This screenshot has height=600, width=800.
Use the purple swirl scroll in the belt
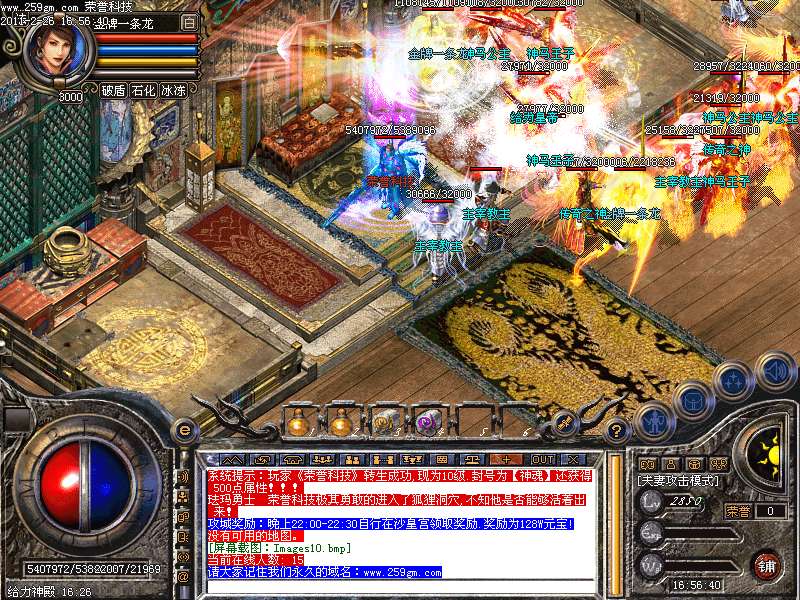[x=429, y=422]
